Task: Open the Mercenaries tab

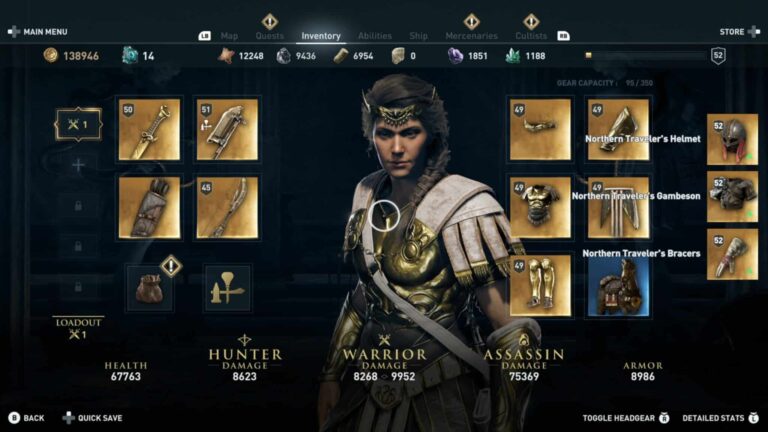Action: (471, 36)
